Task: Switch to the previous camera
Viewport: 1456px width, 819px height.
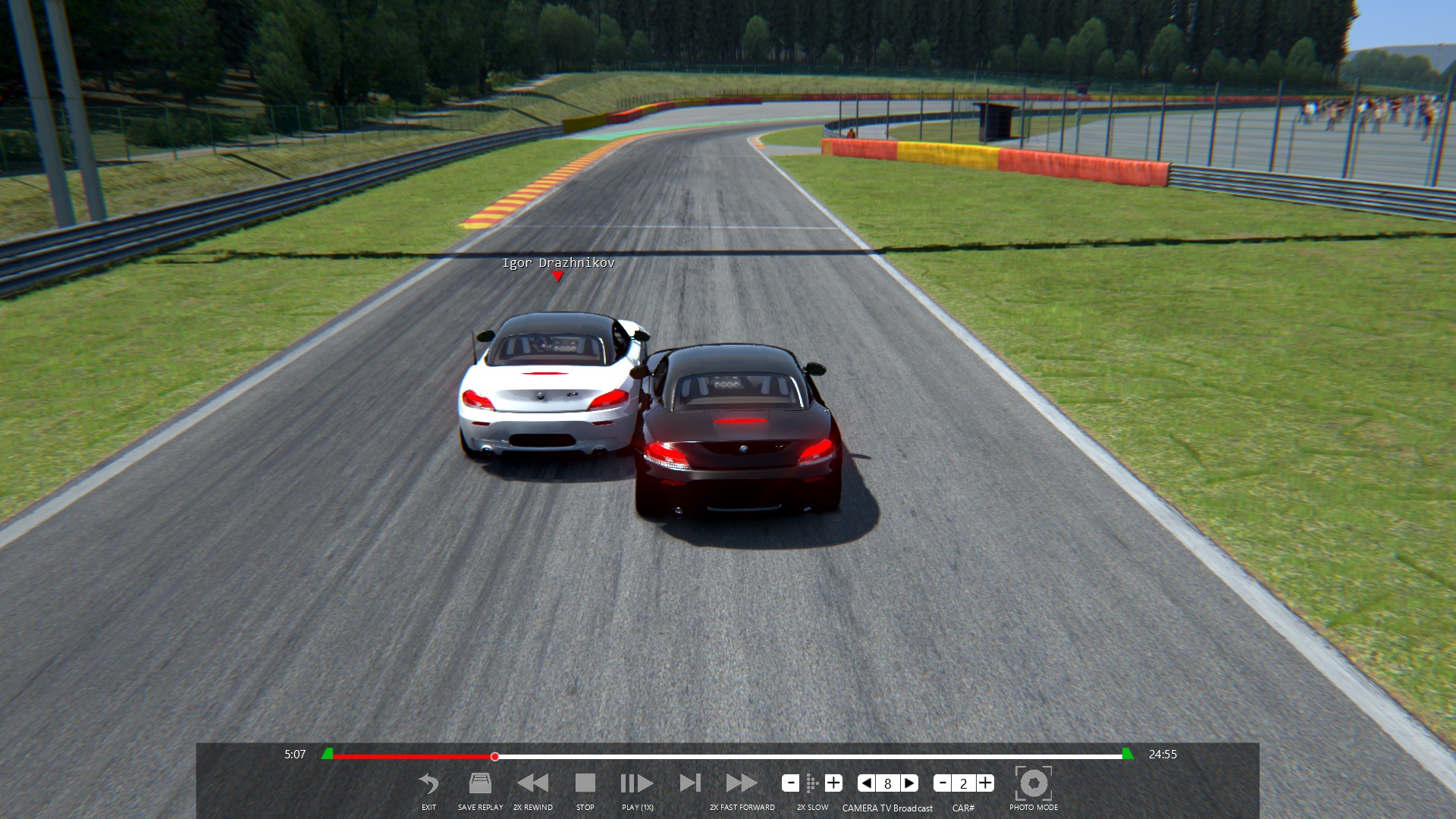Action: coord(866,783)
